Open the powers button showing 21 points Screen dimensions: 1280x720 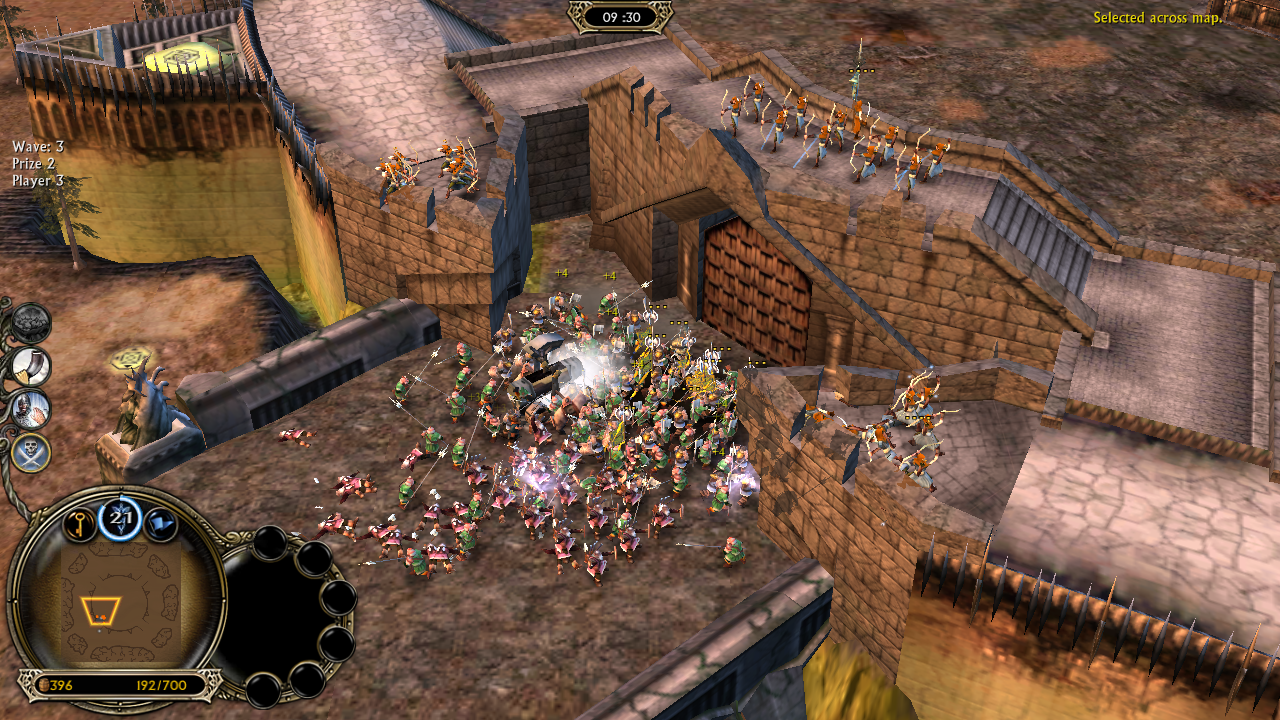pyautogui.click(x=120, y=518)
